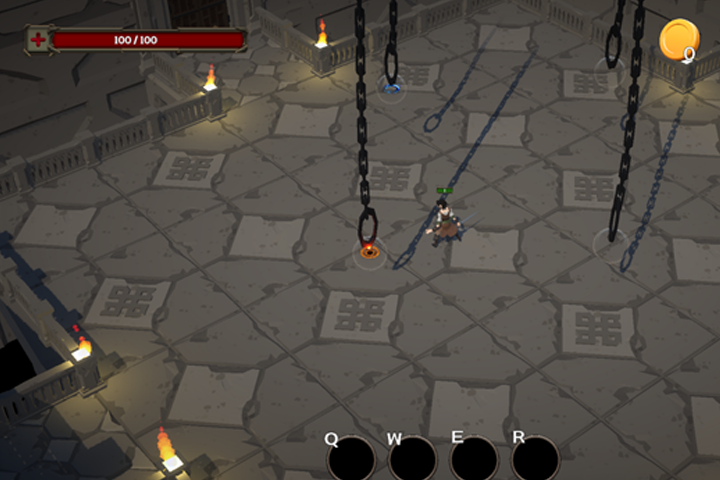Click the gold coin icon
This screenshot has height=480, width=720.
coord(677,40)
